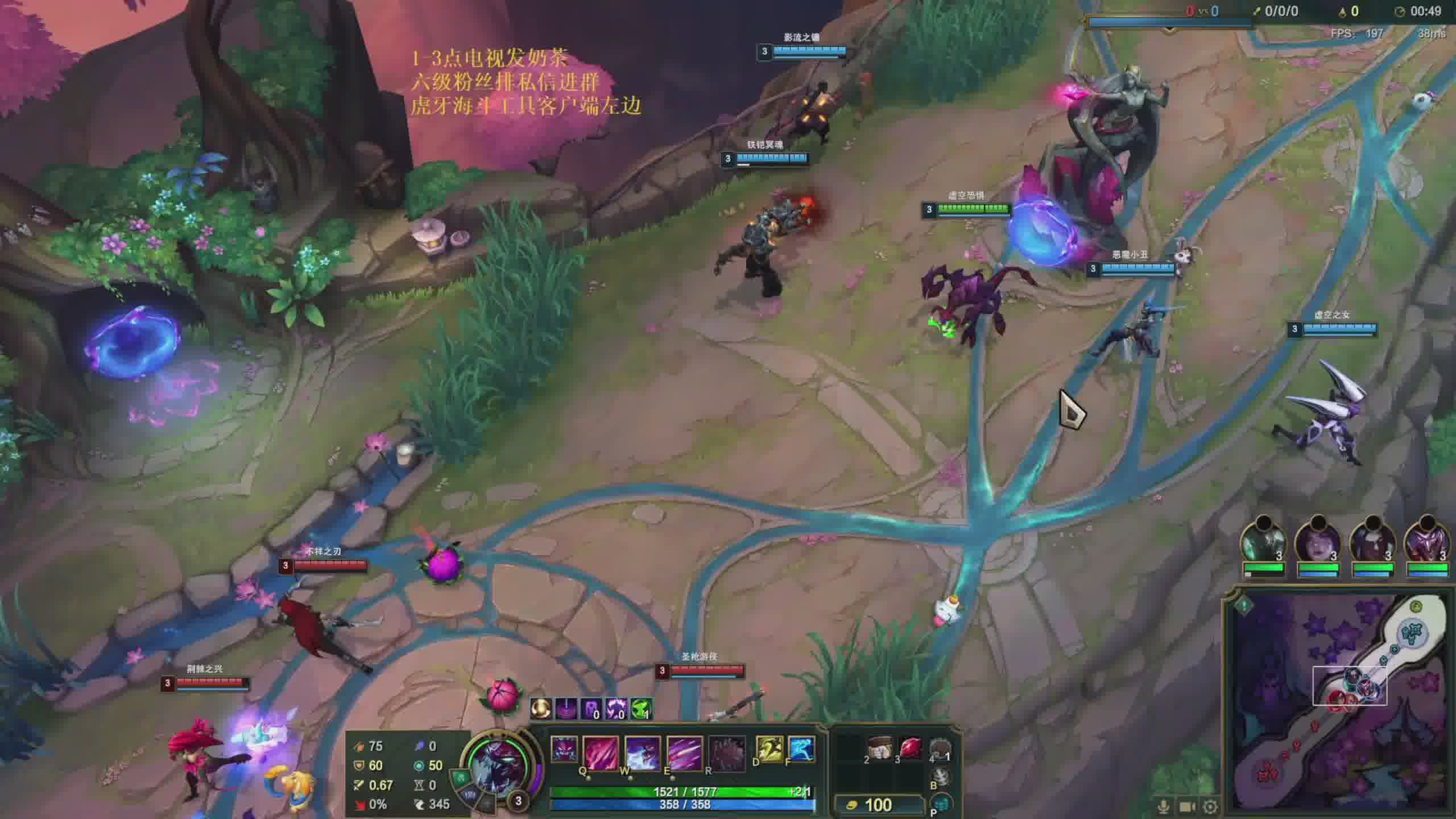Select the leftmost teammate portrait above minimap

[x=1263, y=543]
